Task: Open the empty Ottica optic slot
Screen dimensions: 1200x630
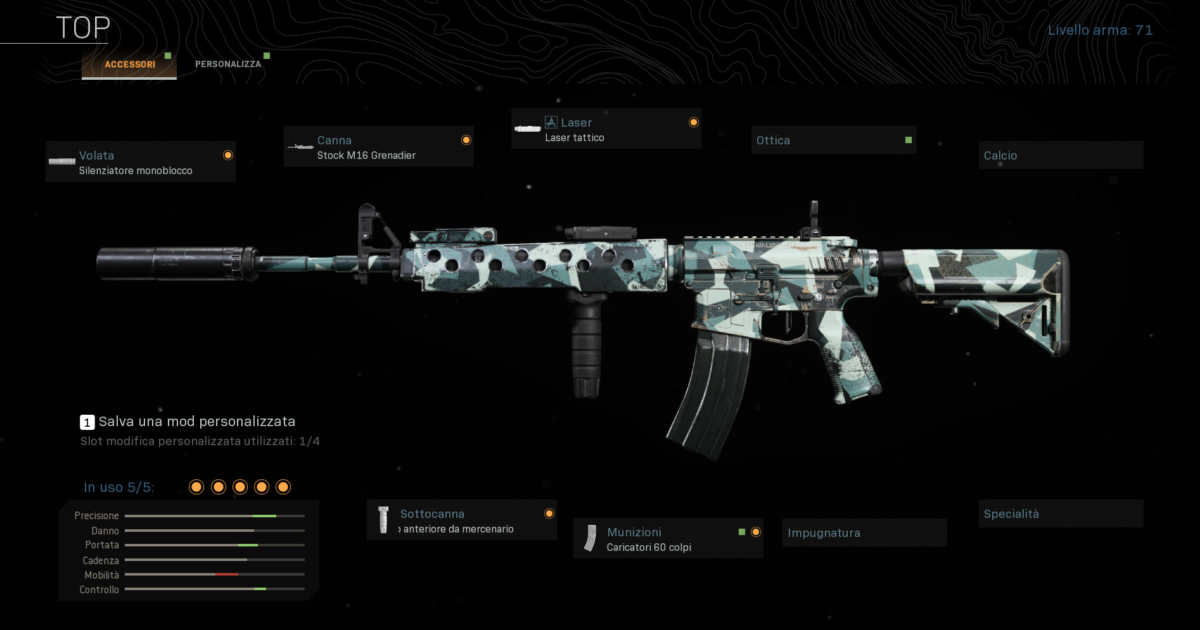Action: point(833,141)
